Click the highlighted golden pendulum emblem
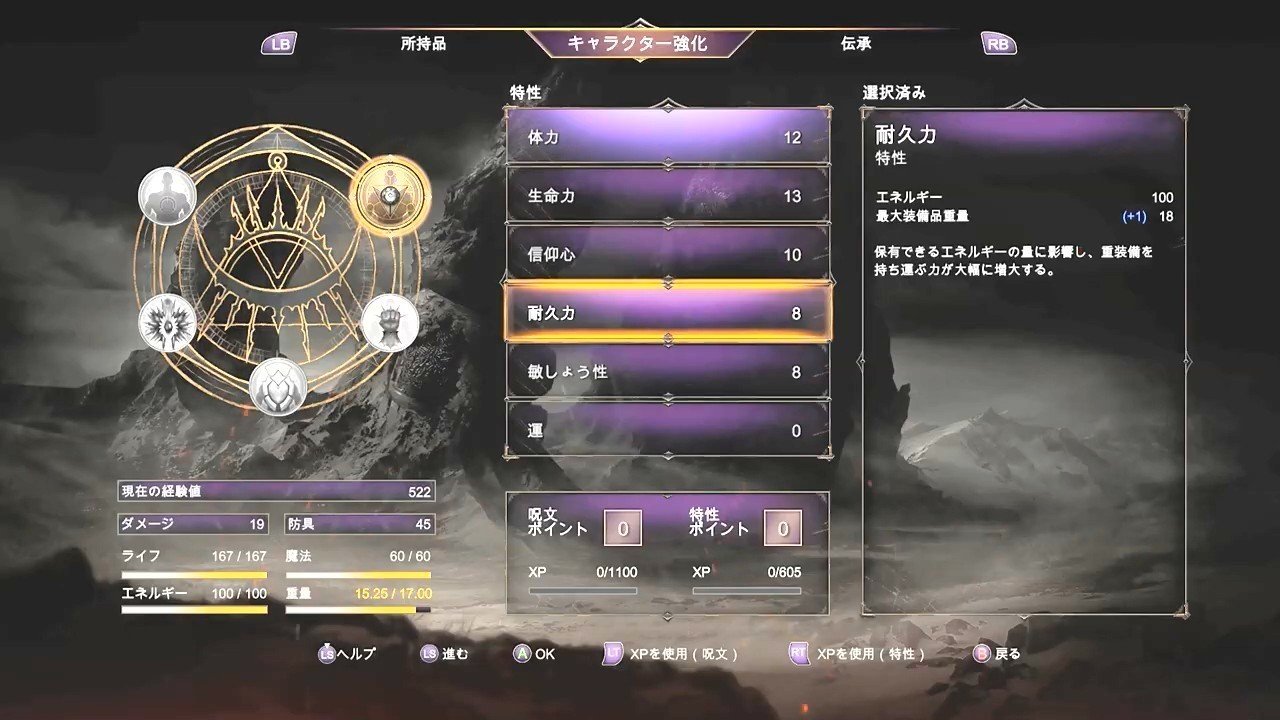Screen dimensions: 1280x720 click(x=392, y=196)
